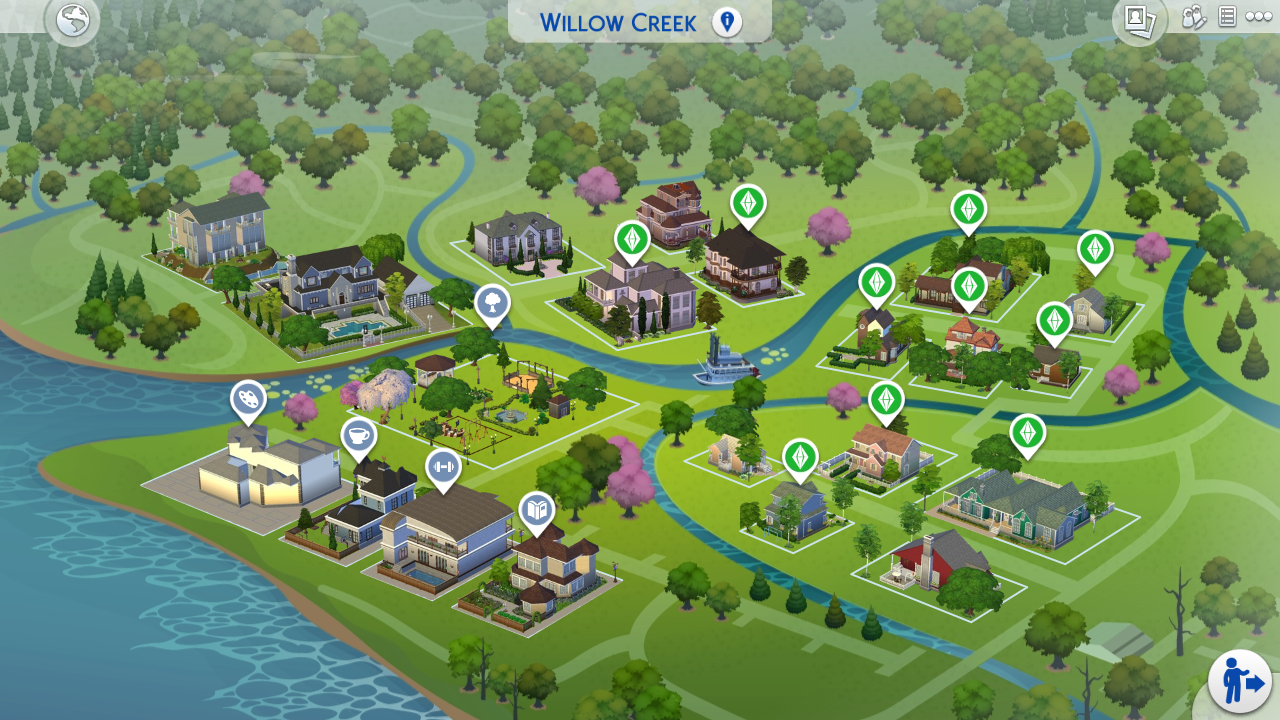Open the world selection globe icon
The width and height of the screenshot is (1280, 720).
click(x=72, y=20)
